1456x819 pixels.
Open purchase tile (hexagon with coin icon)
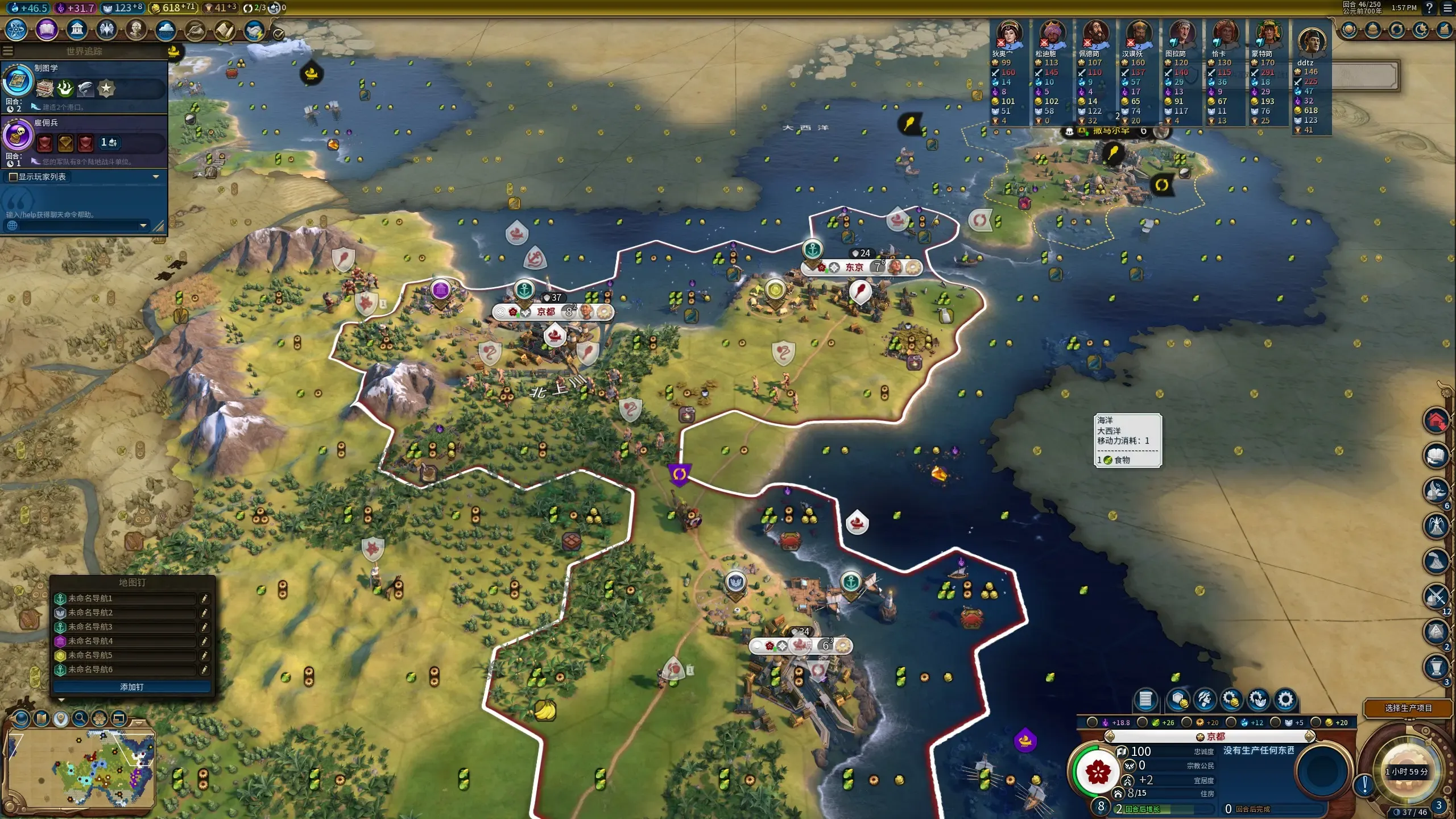1178,700
